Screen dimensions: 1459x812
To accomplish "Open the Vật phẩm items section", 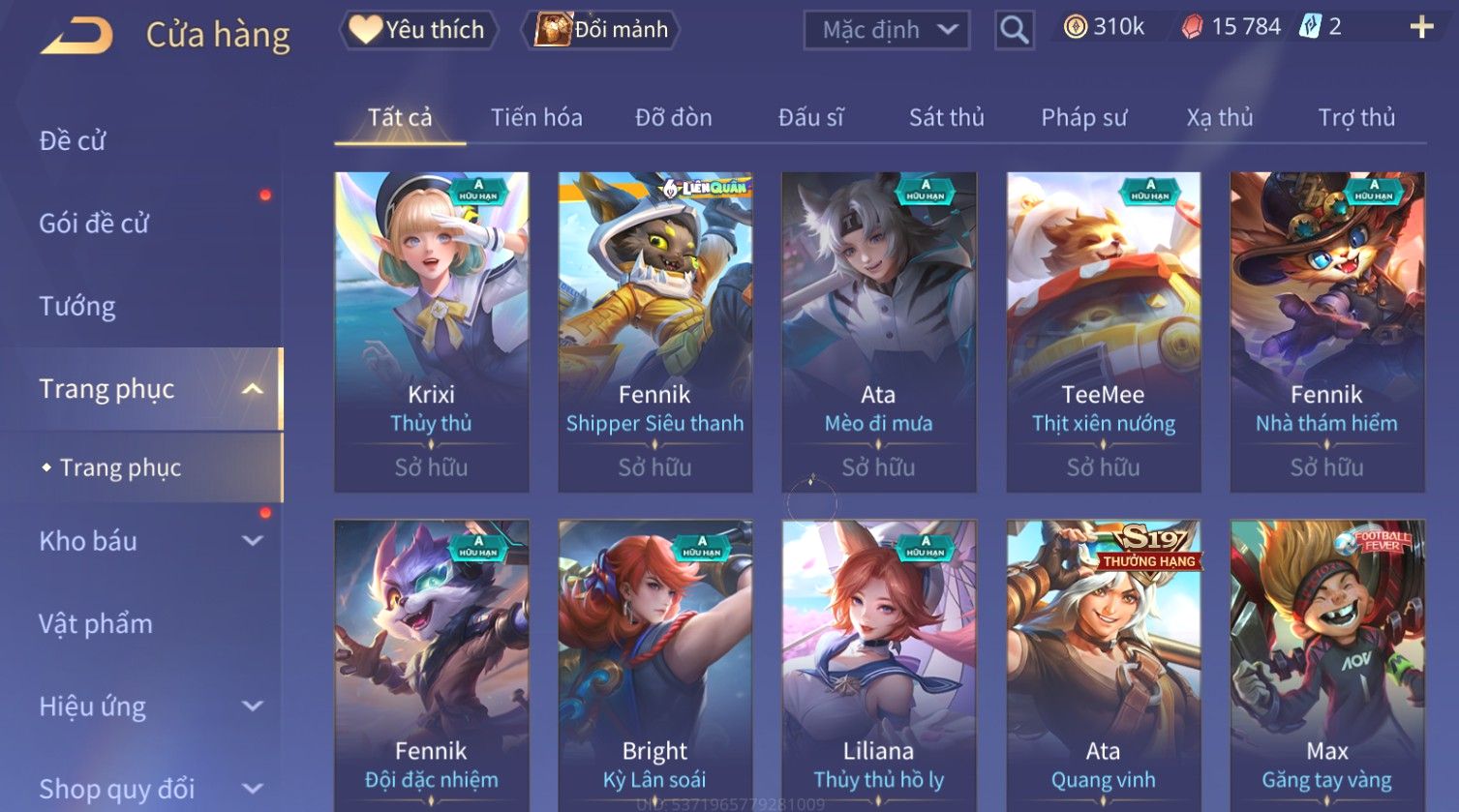I will (96, 624).
